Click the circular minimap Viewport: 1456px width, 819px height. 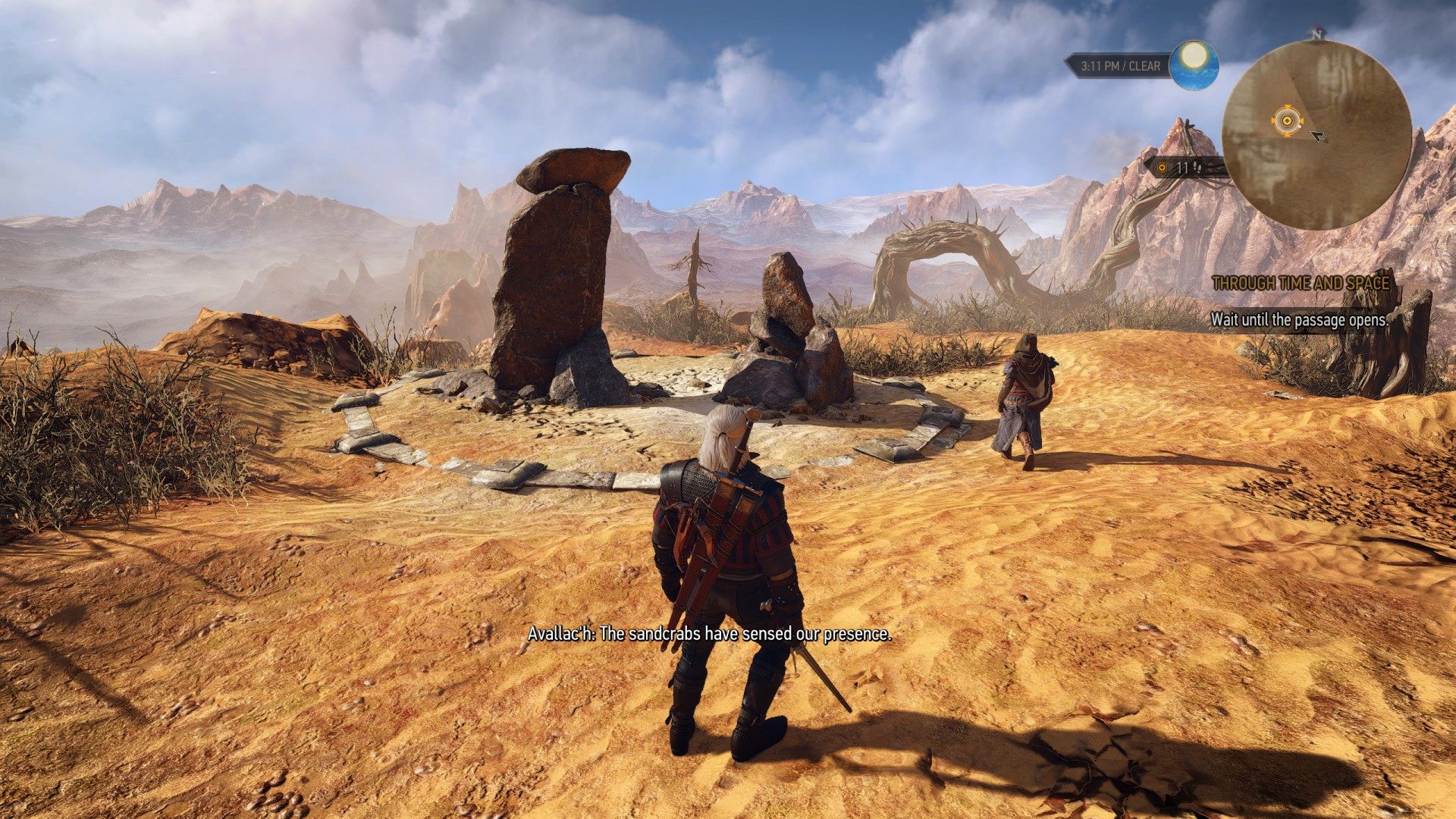(1316, 135)
